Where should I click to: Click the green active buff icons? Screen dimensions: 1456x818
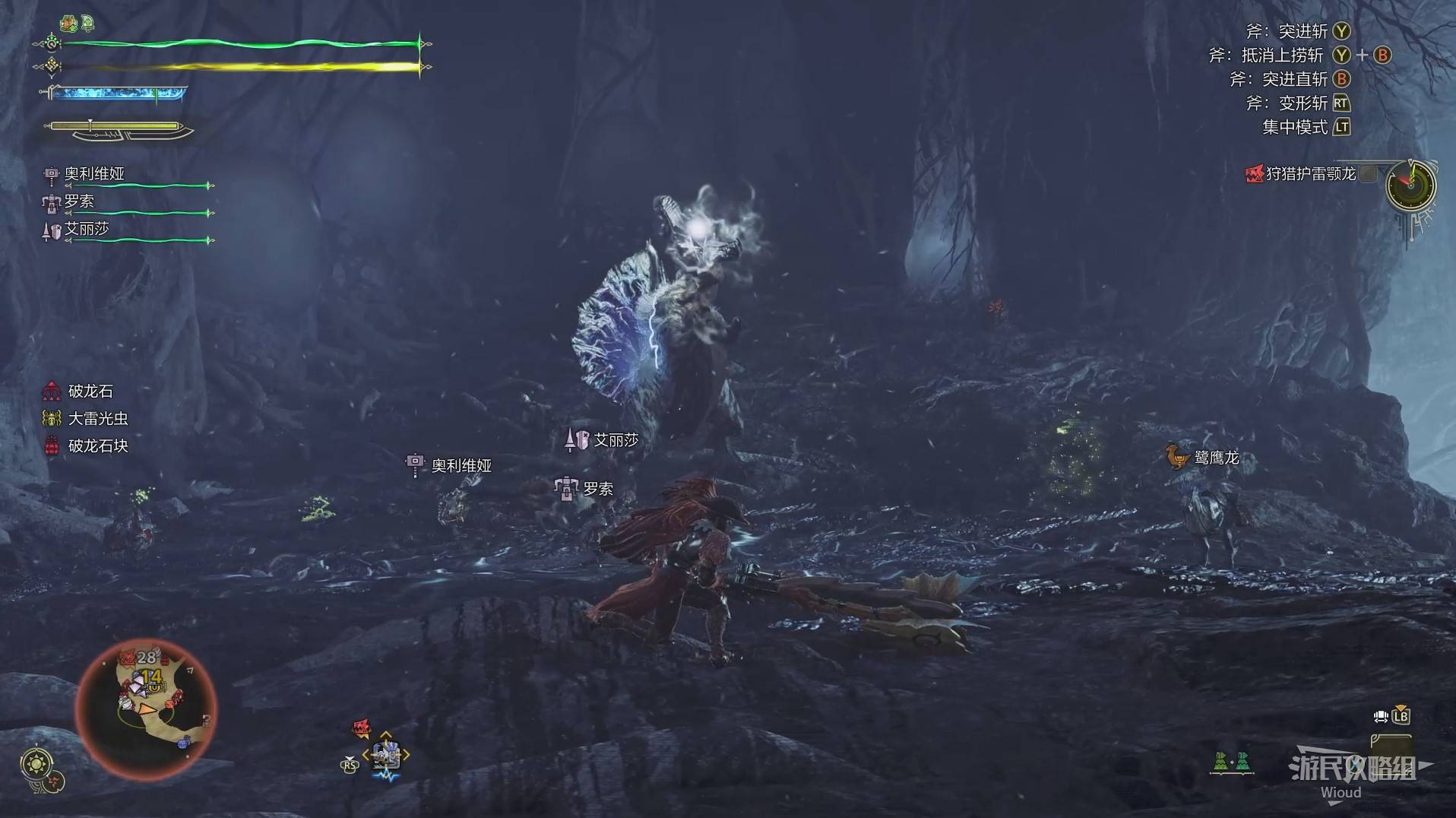tap(78, 24)
